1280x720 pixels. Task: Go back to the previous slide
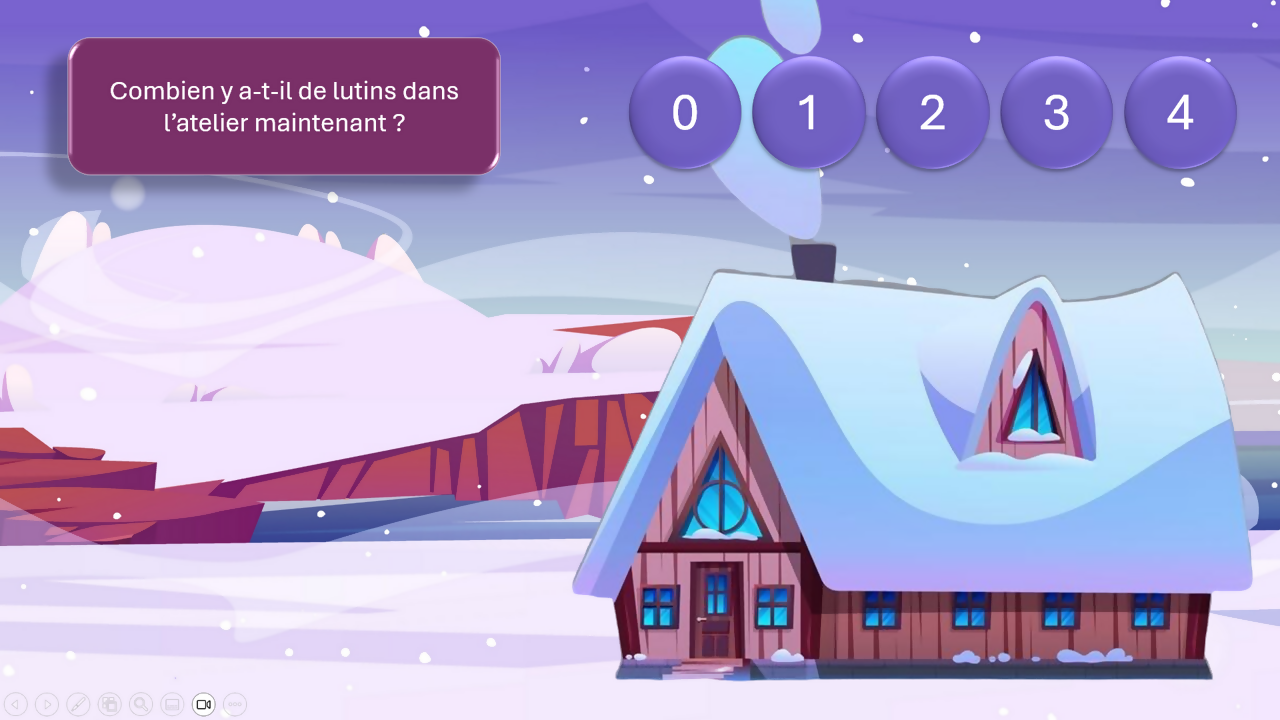tap(16, 704)
